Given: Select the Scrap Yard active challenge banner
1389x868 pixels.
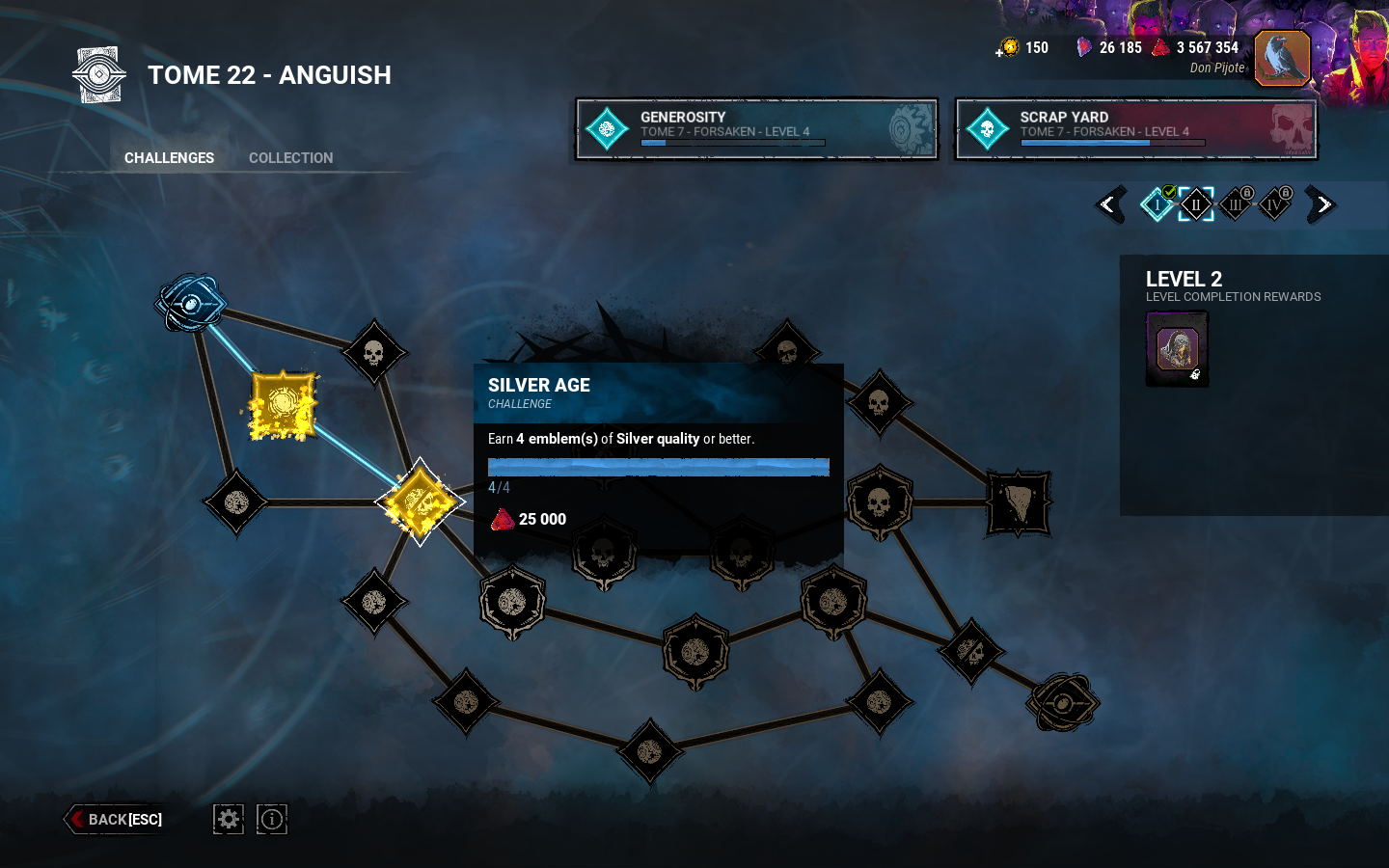Looking at the screenshot, I should (1135, 128).
